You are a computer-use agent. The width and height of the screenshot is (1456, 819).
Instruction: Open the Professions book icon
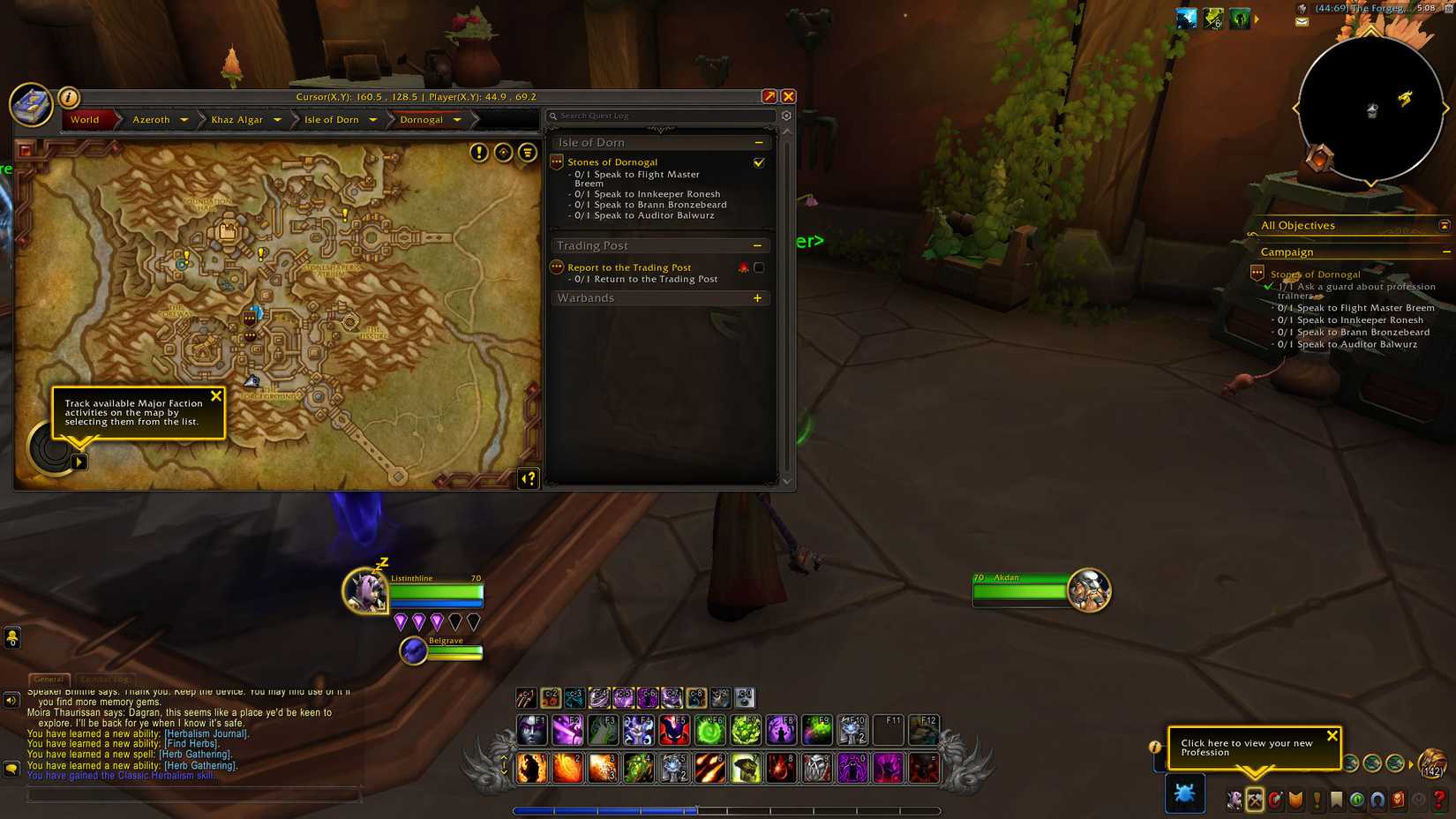click(1254, 800)
